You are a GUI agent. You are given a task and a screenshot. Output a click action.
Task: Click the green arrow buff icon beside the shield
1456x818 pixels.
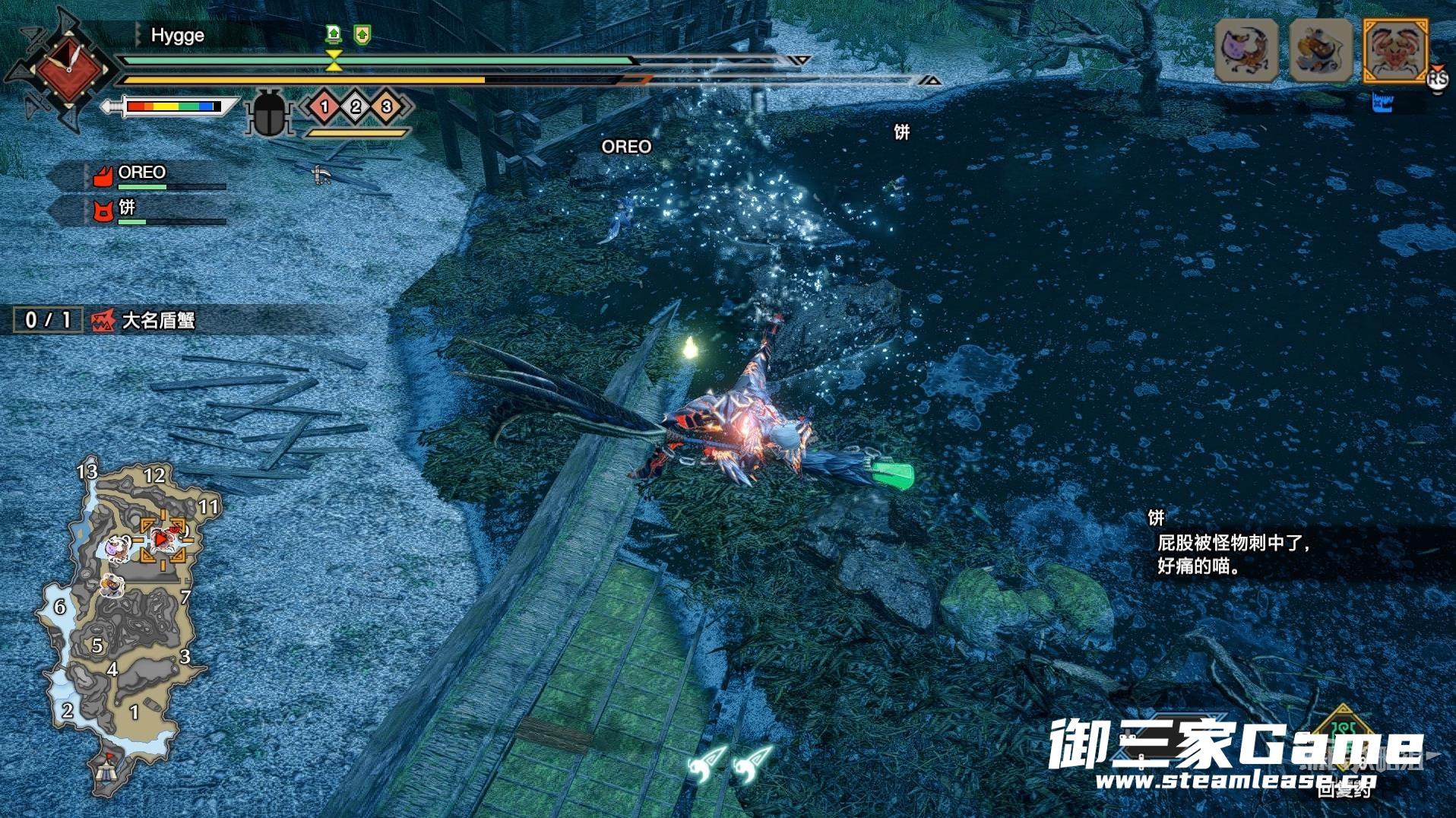[x=362, y=34]
